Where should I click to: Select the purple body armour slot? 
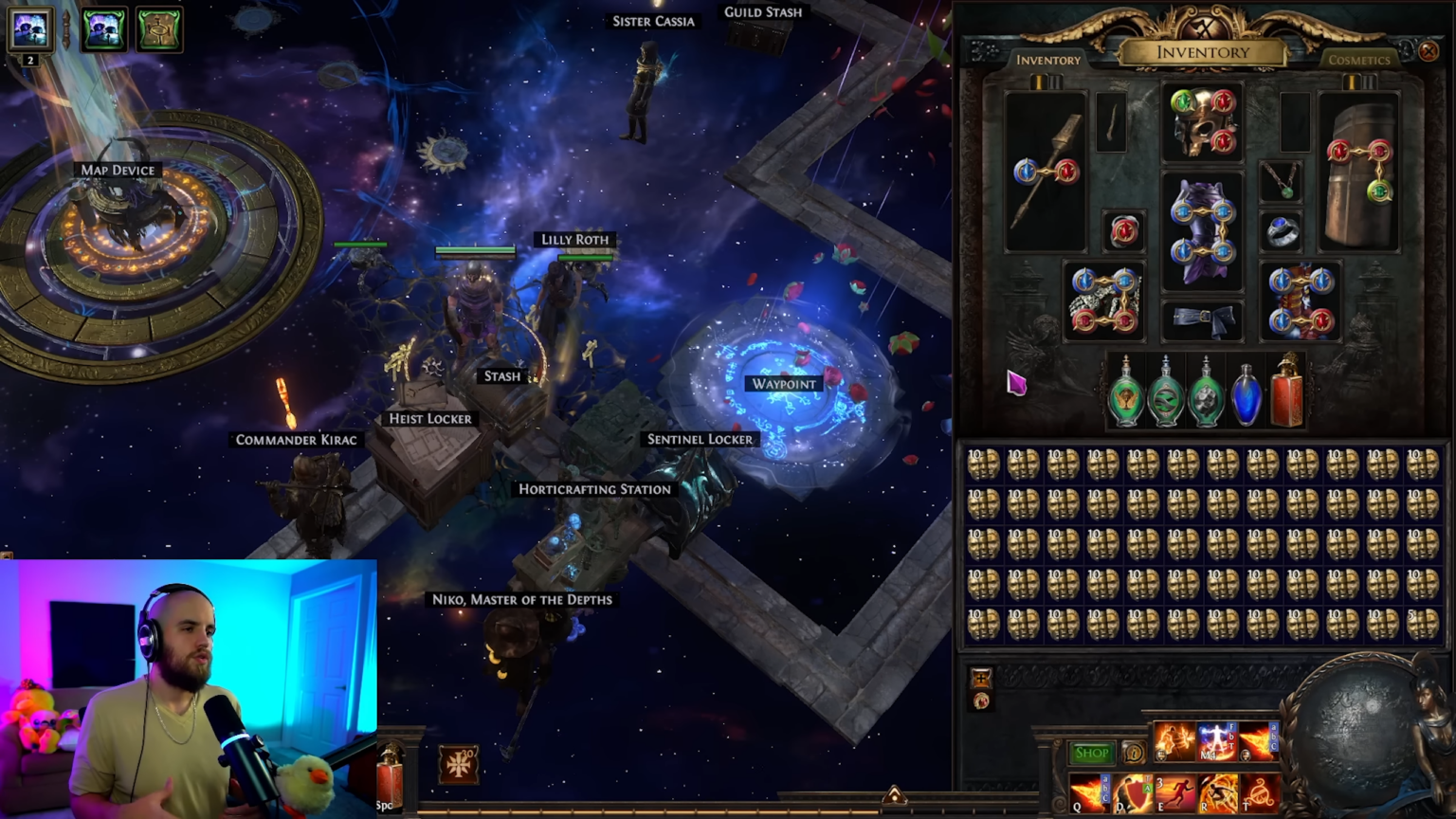click(x=1202, y=230)
